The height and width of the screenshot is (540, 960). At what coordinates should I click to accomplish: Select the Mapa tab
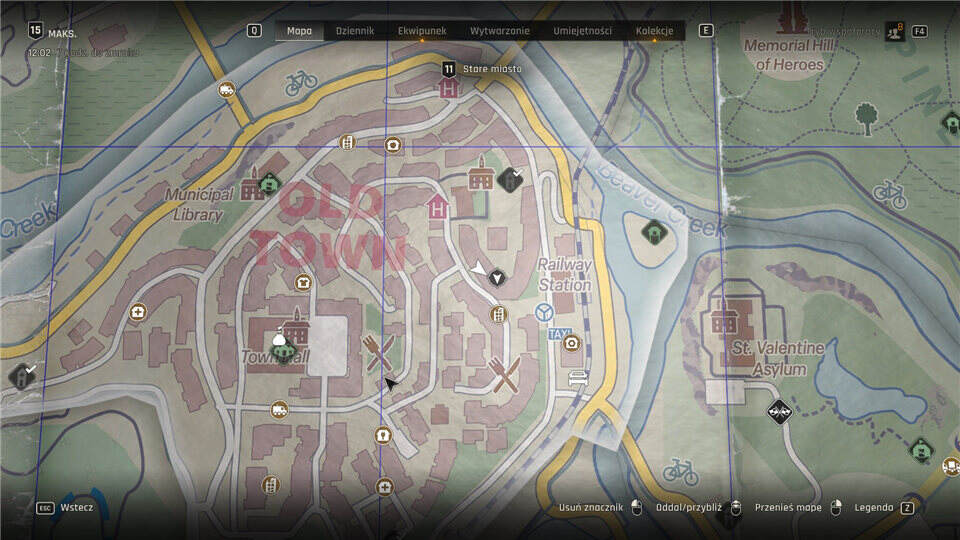click(x=299, y=31)
